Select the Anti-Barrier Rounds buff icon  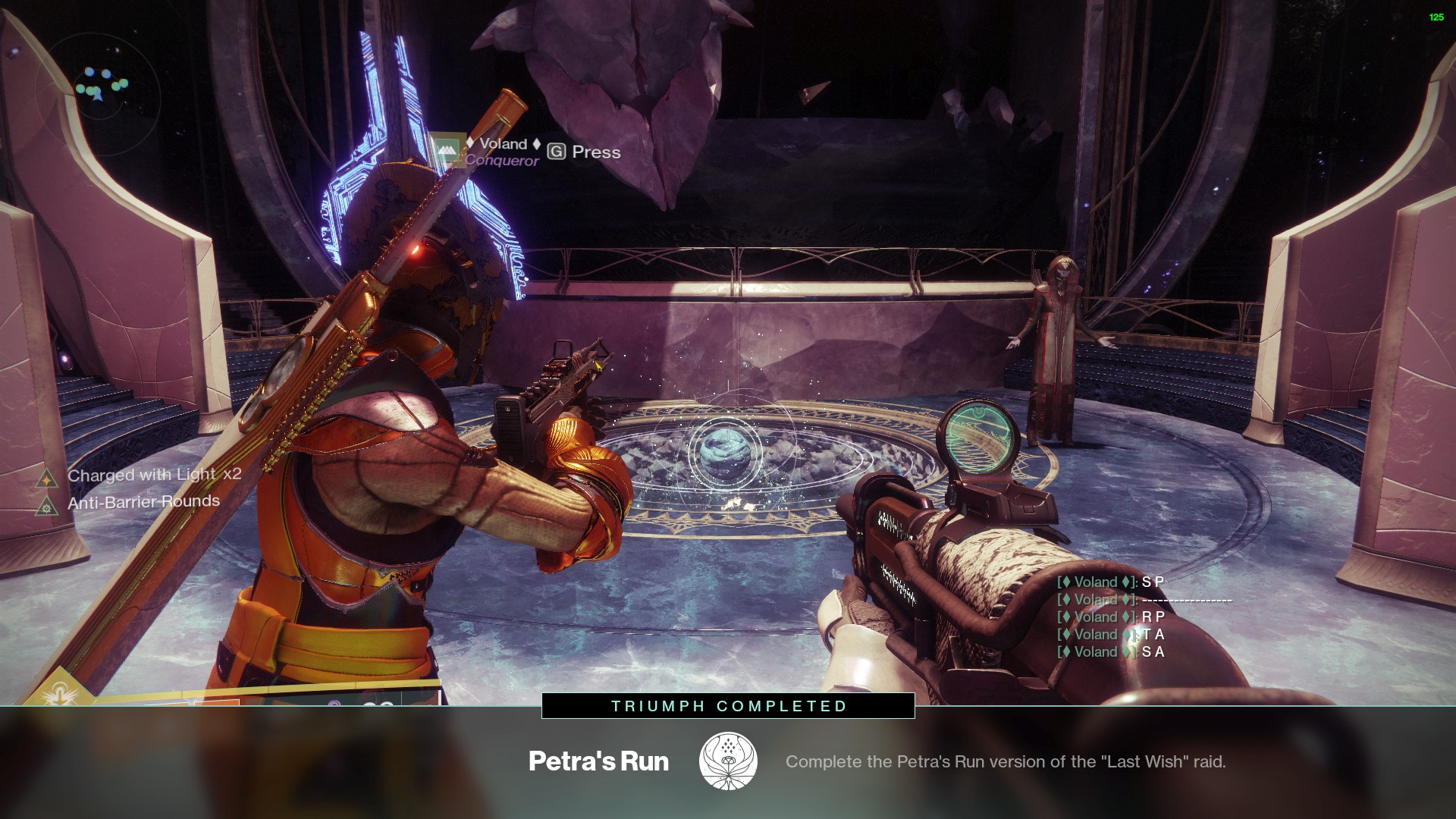click(x=47, y=506)
